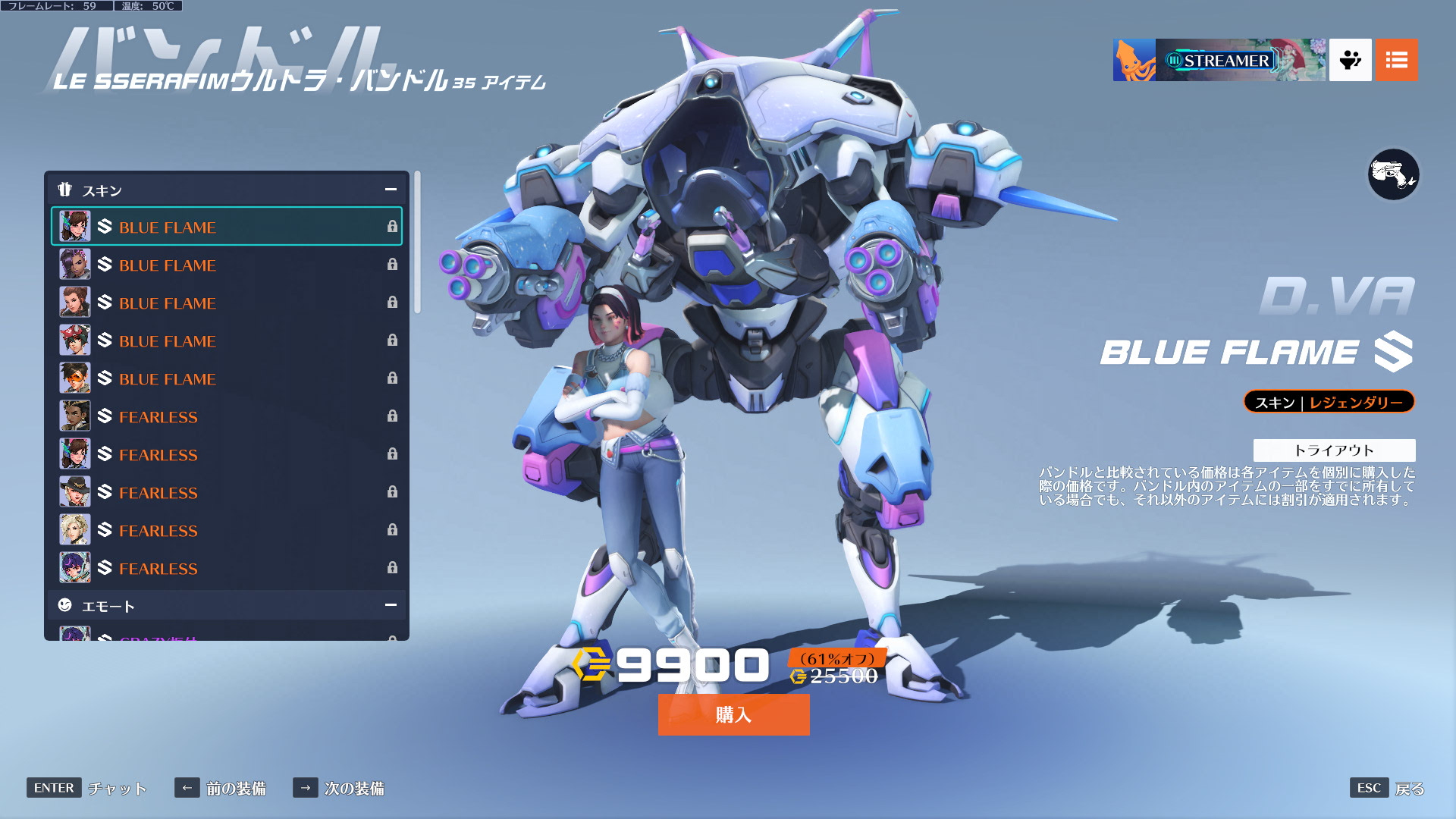This screenshot has width=1456, height=819.
Task: Select Mercy's FEARLESS skin row
Action: point(227,530)
